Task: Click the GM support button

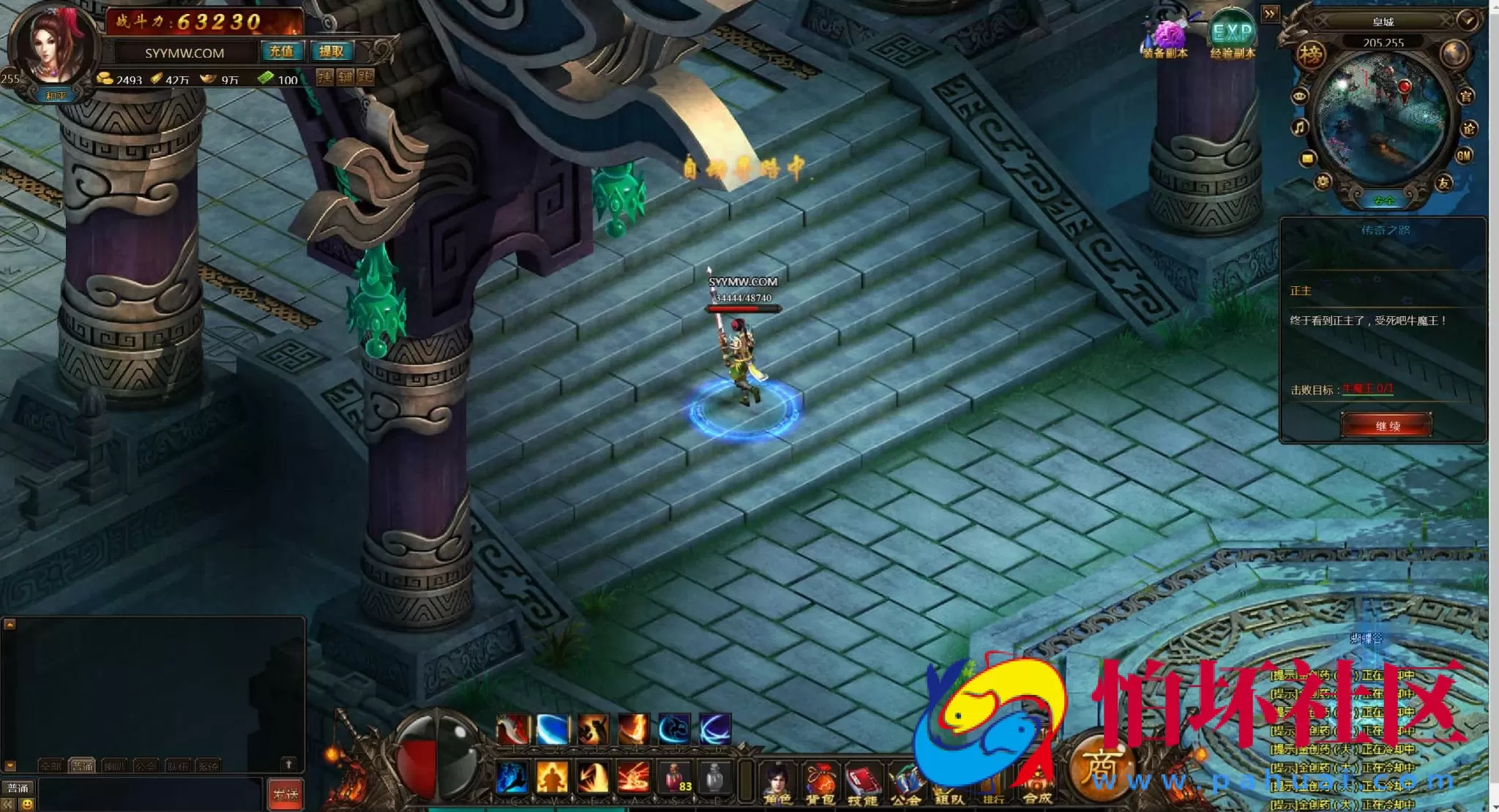Action: coord(1464,155)
